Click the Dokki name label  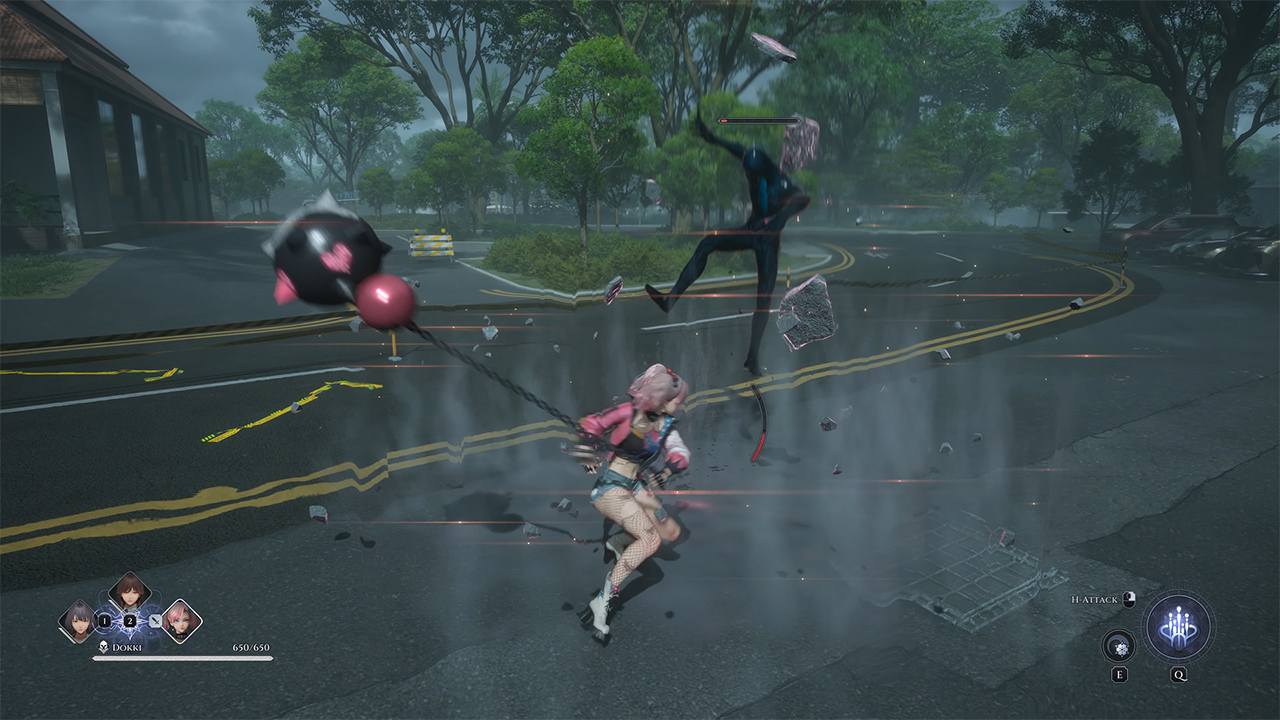[126, 647]
